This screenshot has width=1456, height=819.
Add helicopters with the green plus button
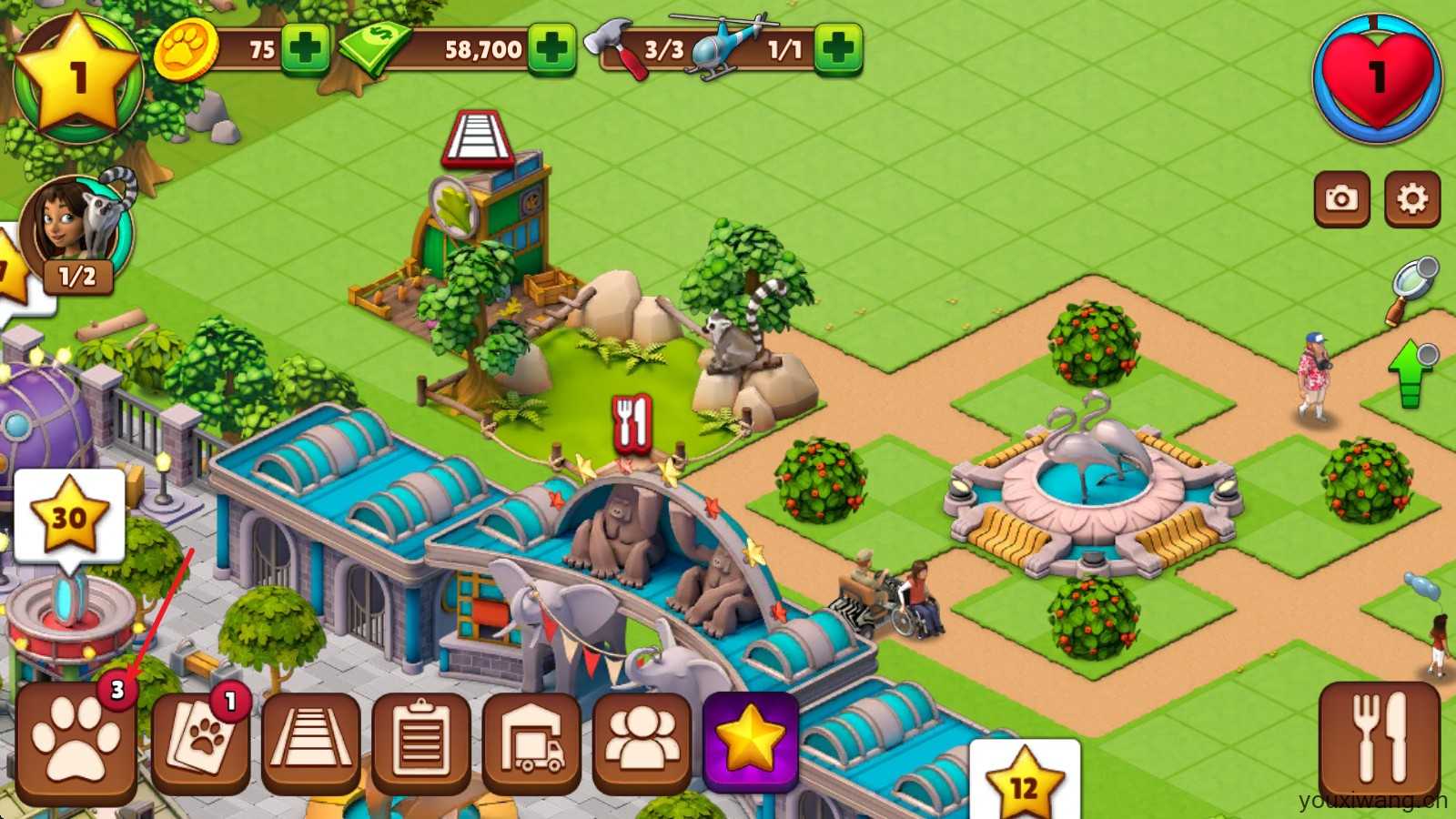(837, 48)
